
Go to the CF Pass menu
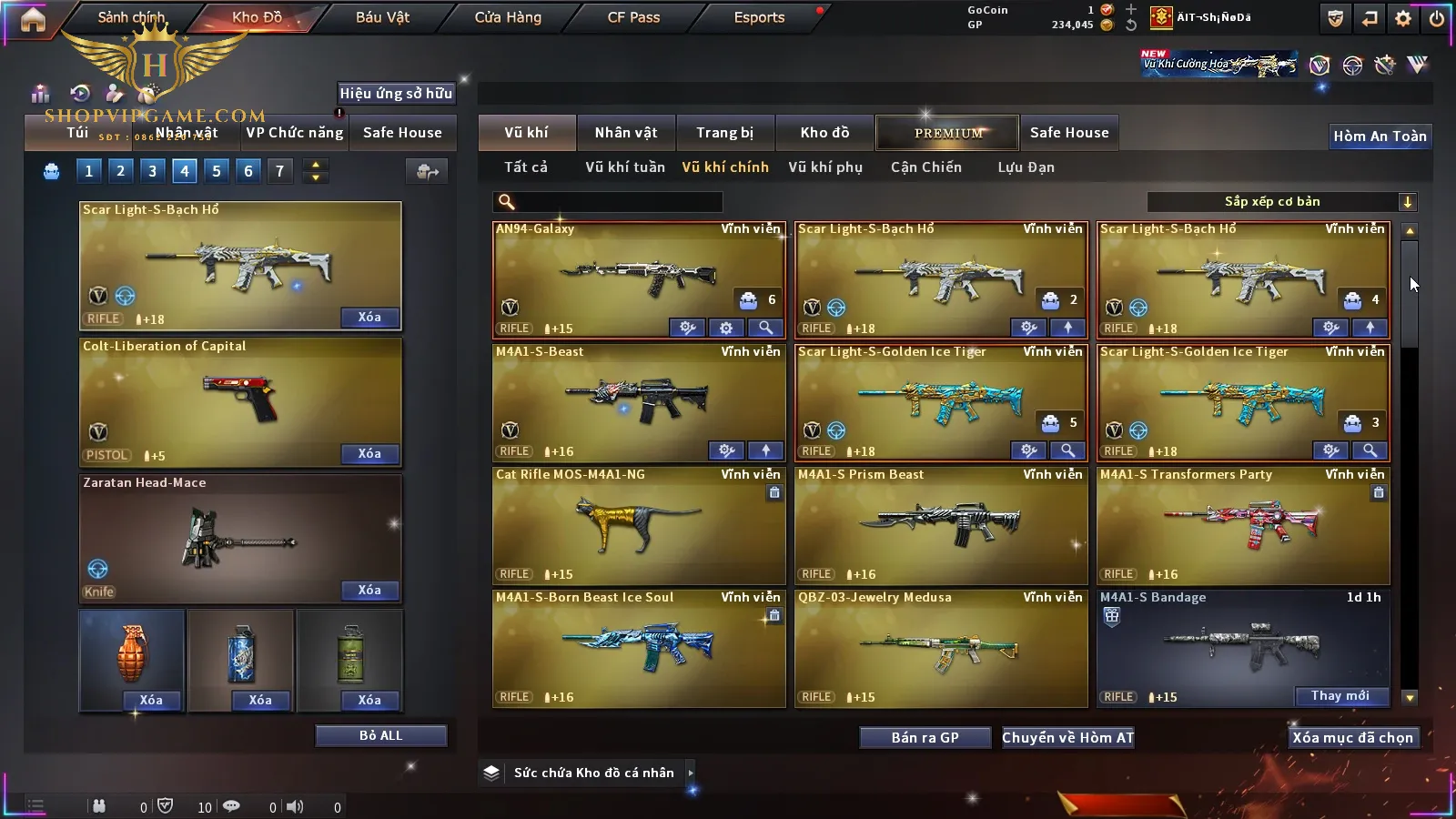coord(633,17)
